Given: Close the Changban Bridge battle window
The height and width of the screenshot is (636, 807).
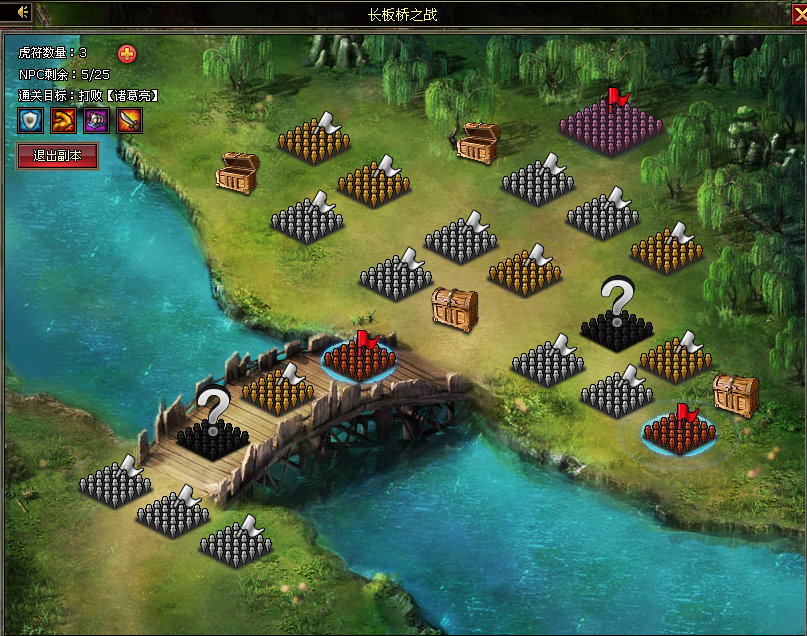Looking at the screenshot, I should 797,12.
